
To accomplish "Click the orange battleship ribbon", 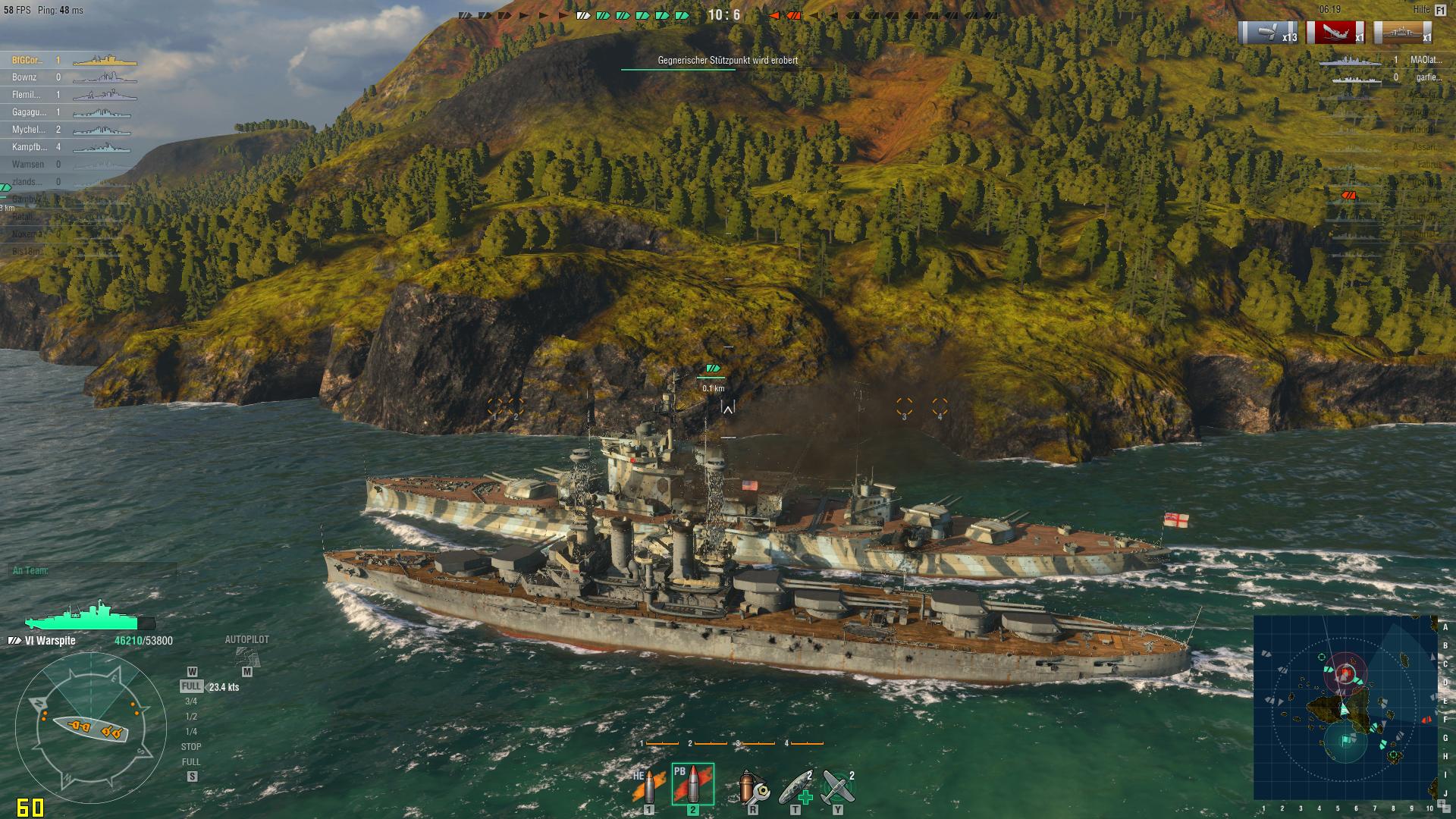I will (x=1403, y=33).
